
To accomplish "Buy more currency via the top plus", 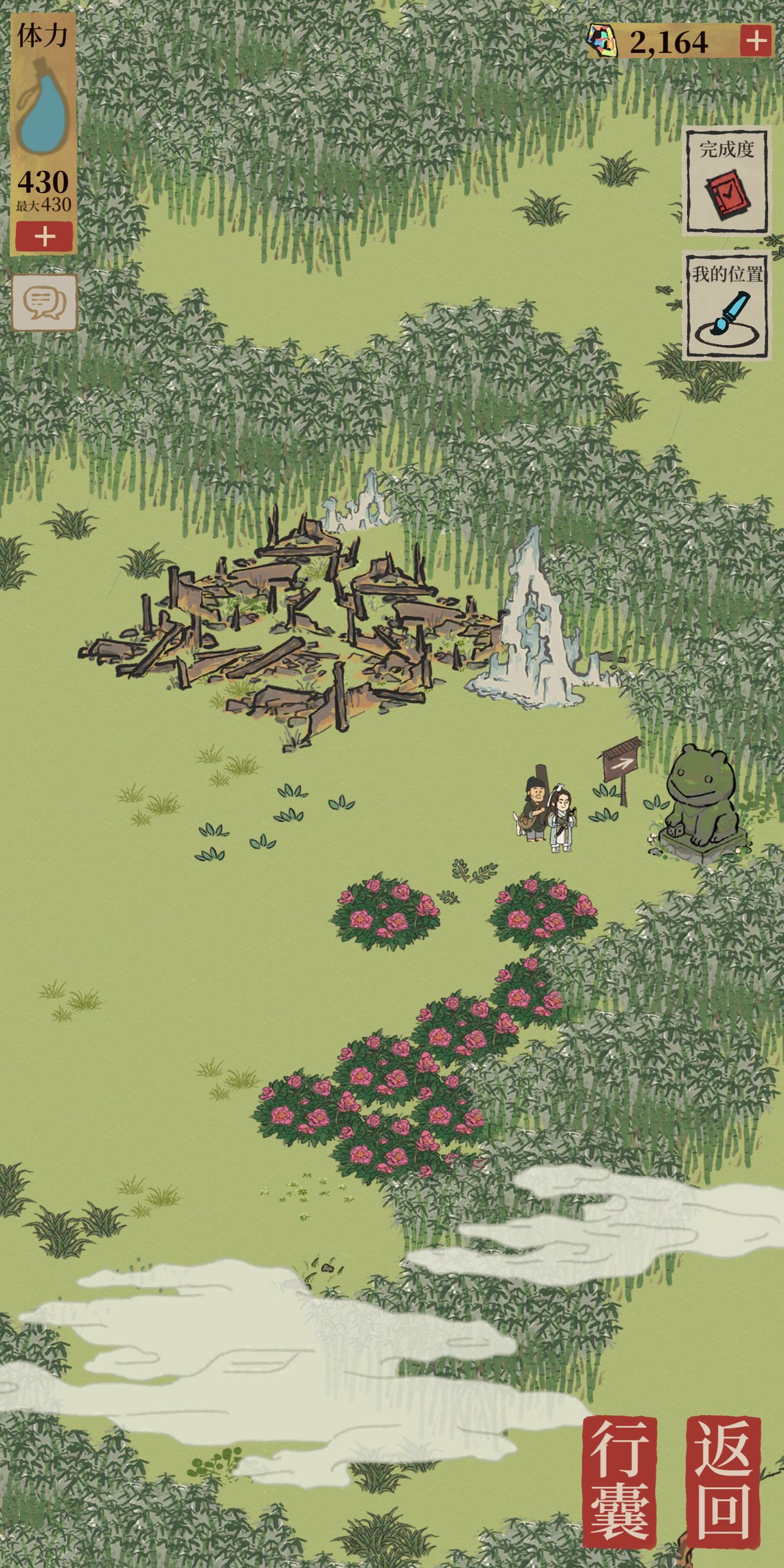I will (x=756, y=42).
